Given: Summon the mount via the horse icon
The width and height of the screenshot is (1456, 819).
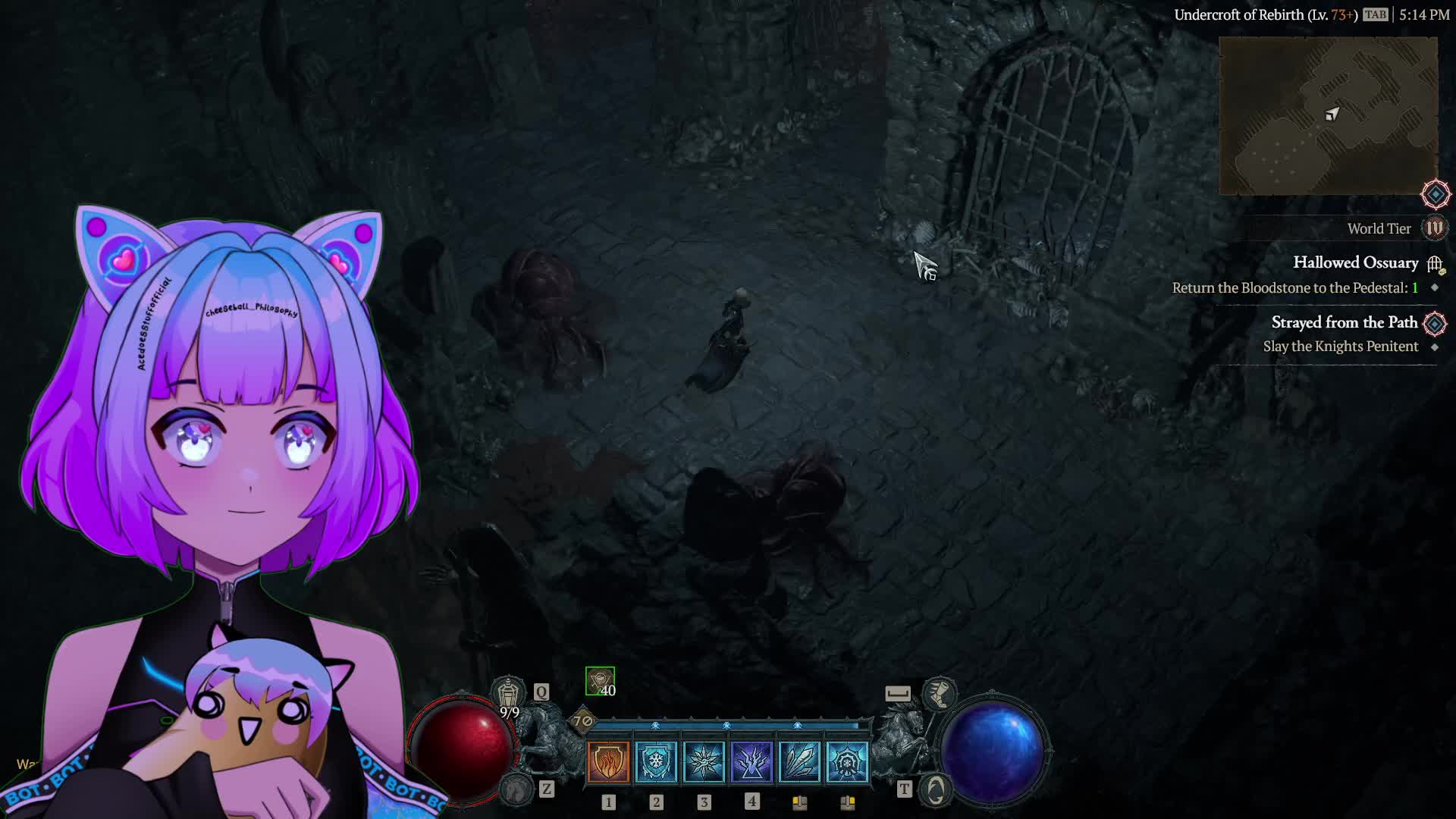Looking at the screenshot, I should tap(518, 789).
